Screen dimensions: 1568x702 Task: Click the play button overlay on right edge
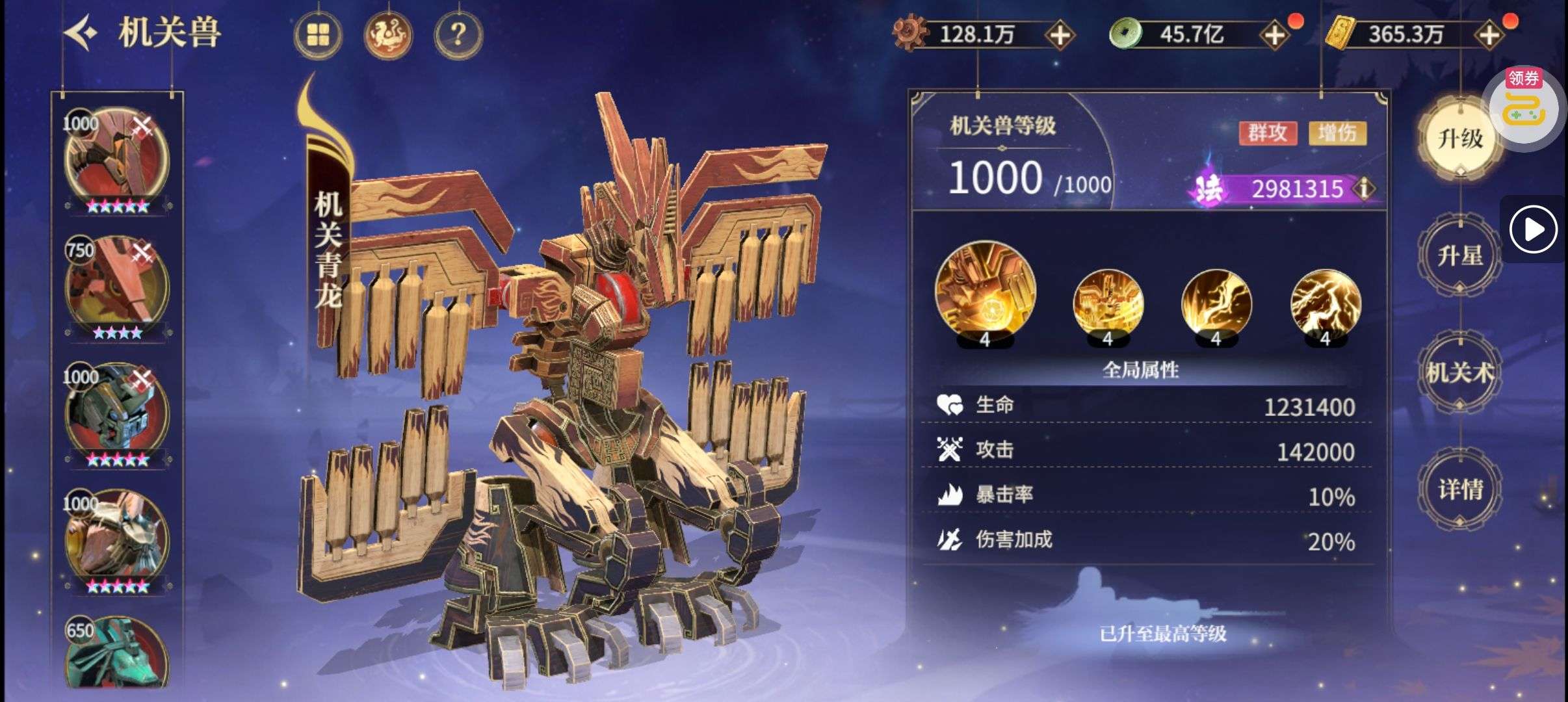click(1534, 229)
